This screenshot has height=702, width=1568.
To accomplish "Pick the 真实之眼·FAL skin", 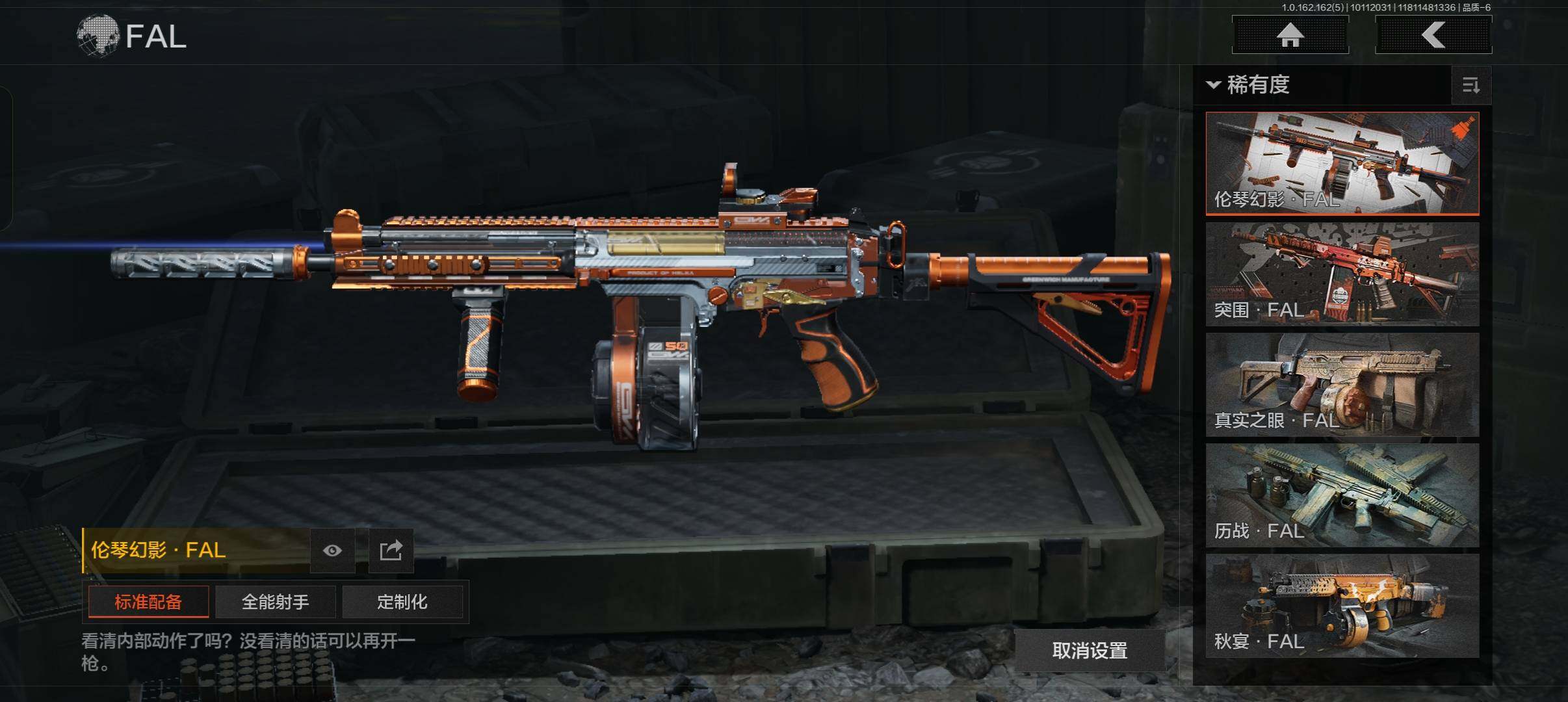I will click(1342, 385).
